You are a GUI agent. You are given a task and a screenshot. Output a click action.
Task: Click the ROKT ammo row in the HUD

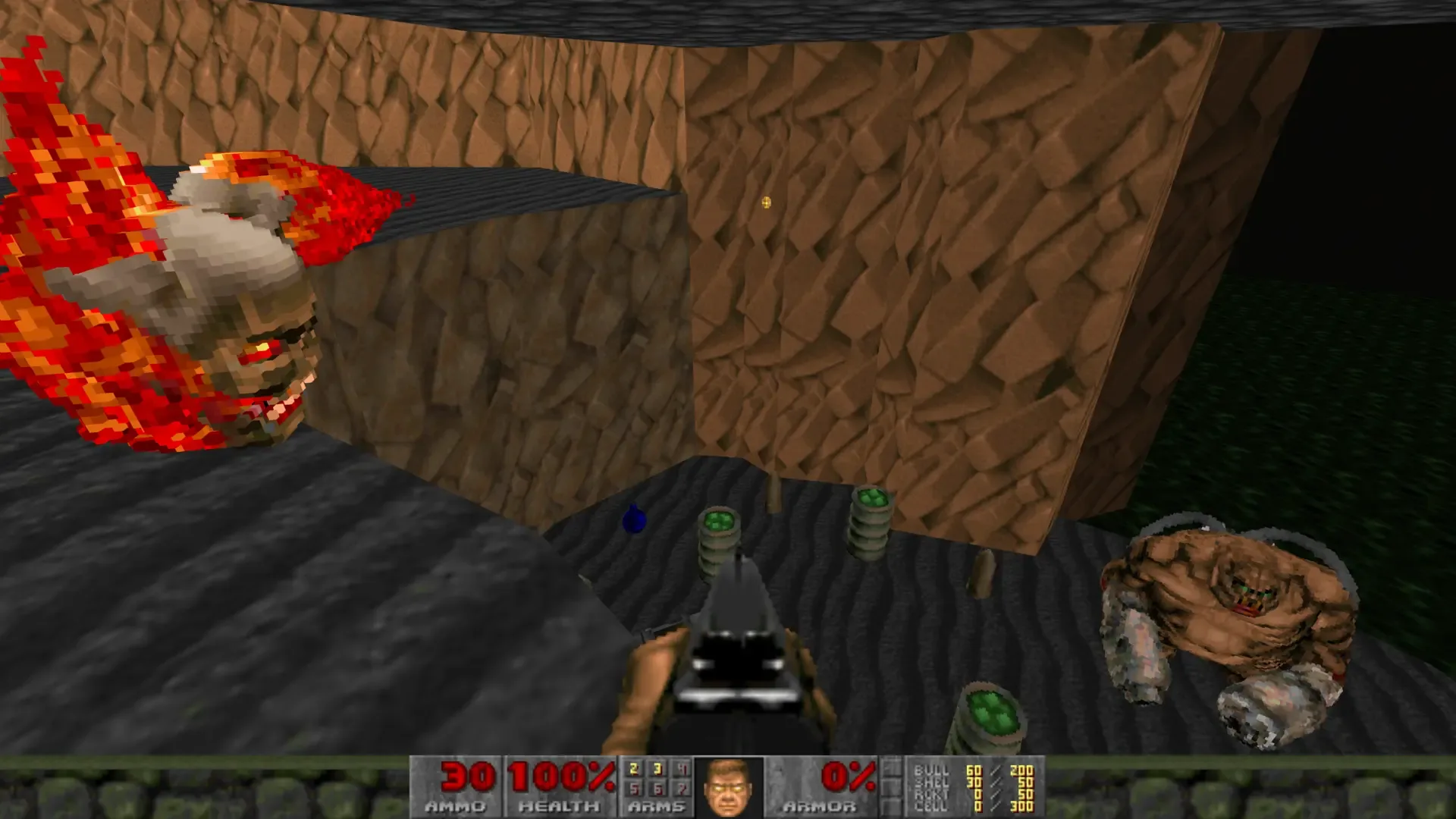pyautogui.click(x=971, y=794)
